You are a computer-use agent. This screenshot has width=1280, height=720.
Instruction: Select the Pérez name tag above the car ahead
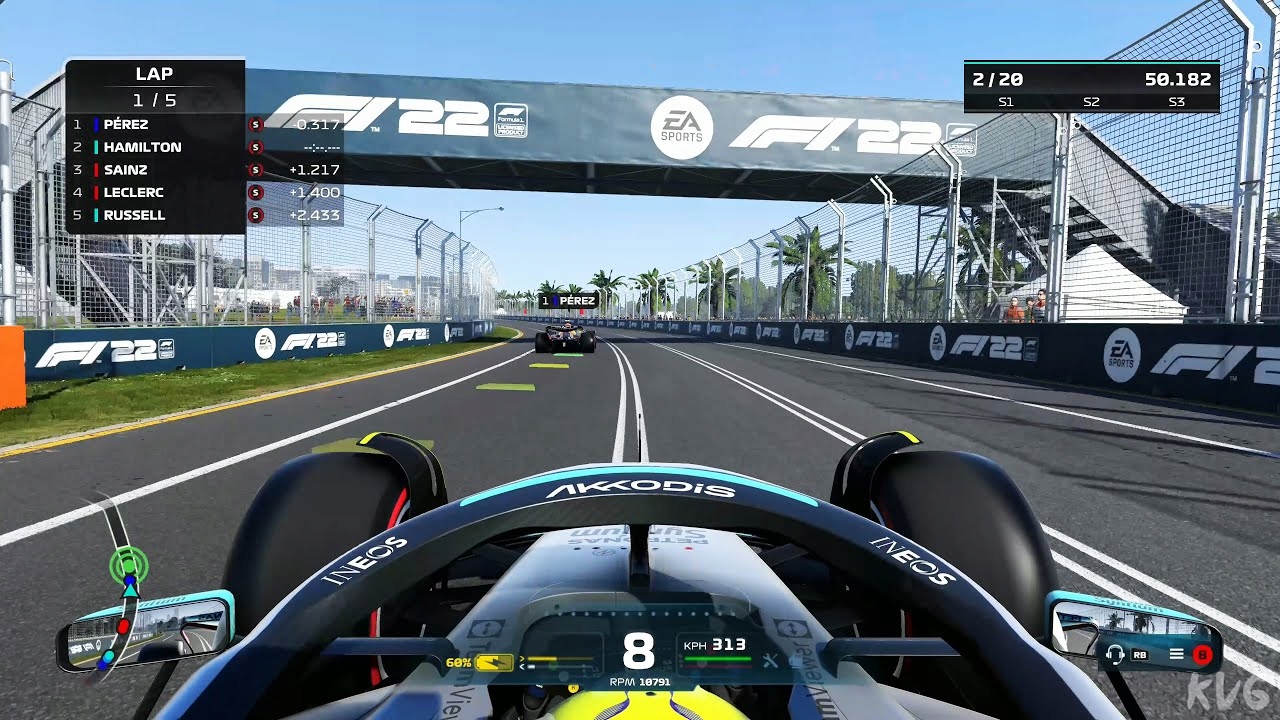(x=569, y=300)
